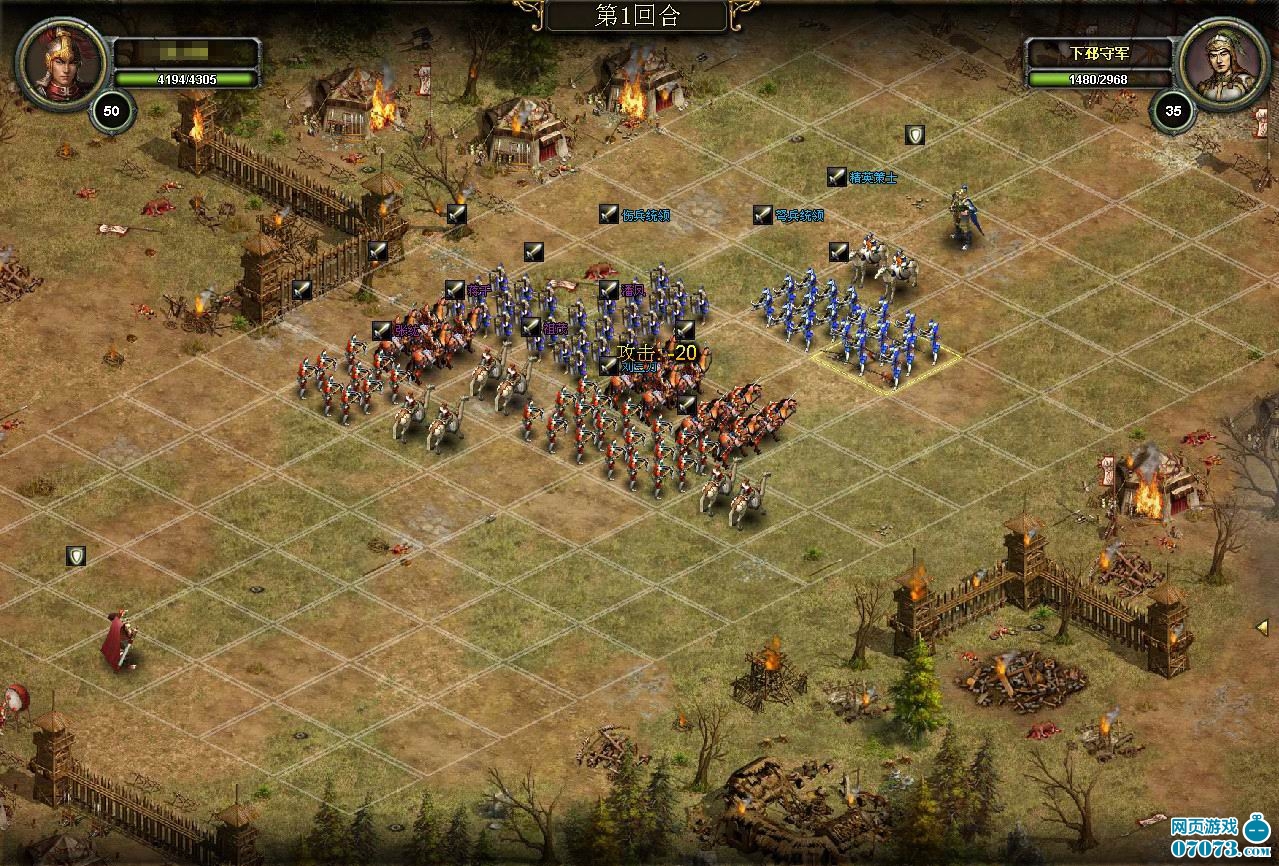Select the 潘凤 unit sword icon
Image resolution: width=1279 pixels, height=866 pixels.
click(x=609, y=290)
